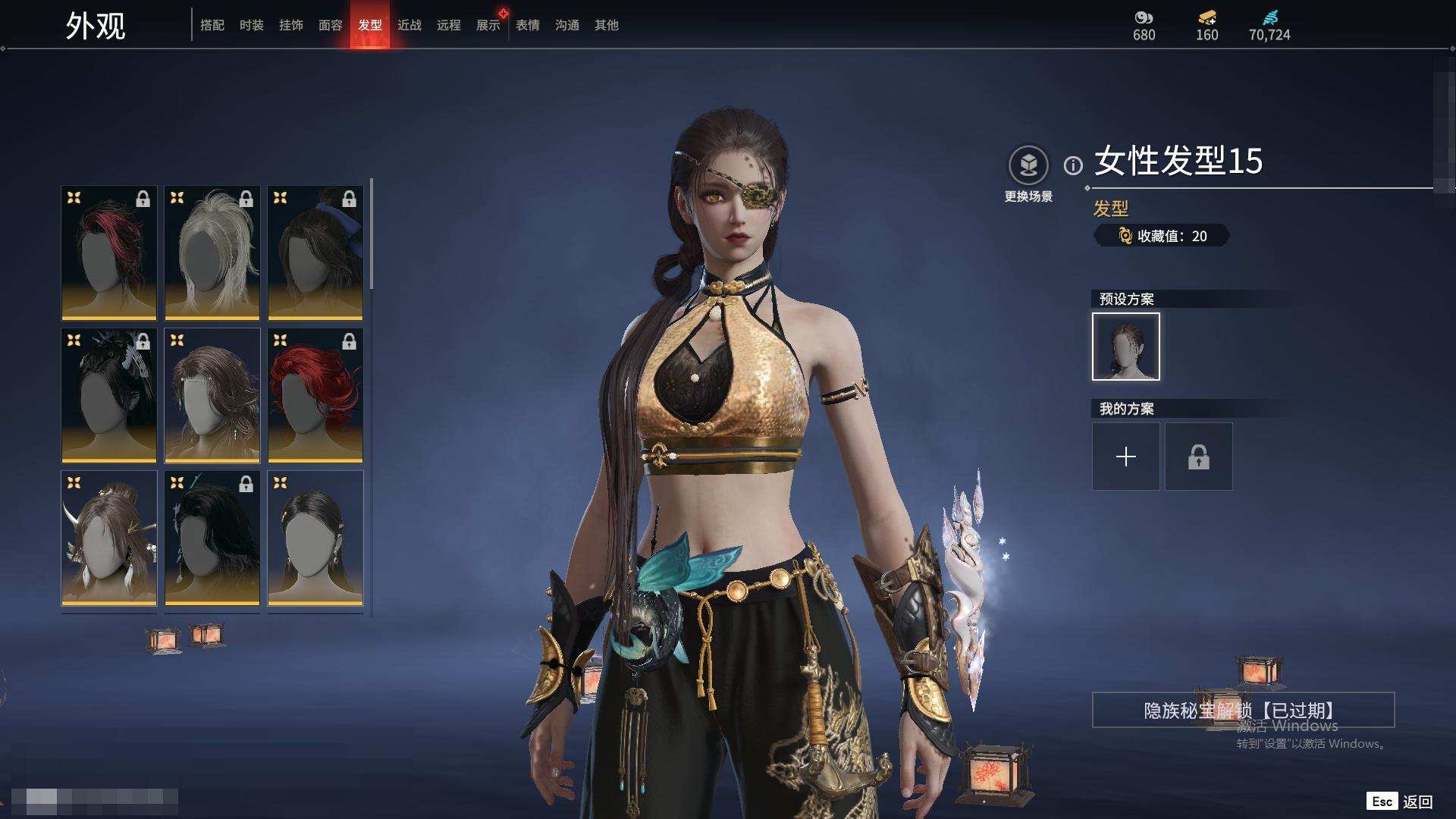Choose the horned brown hairstyle
The width and height of the screenshot is (1456, 819).
click(x=109, y=538)
